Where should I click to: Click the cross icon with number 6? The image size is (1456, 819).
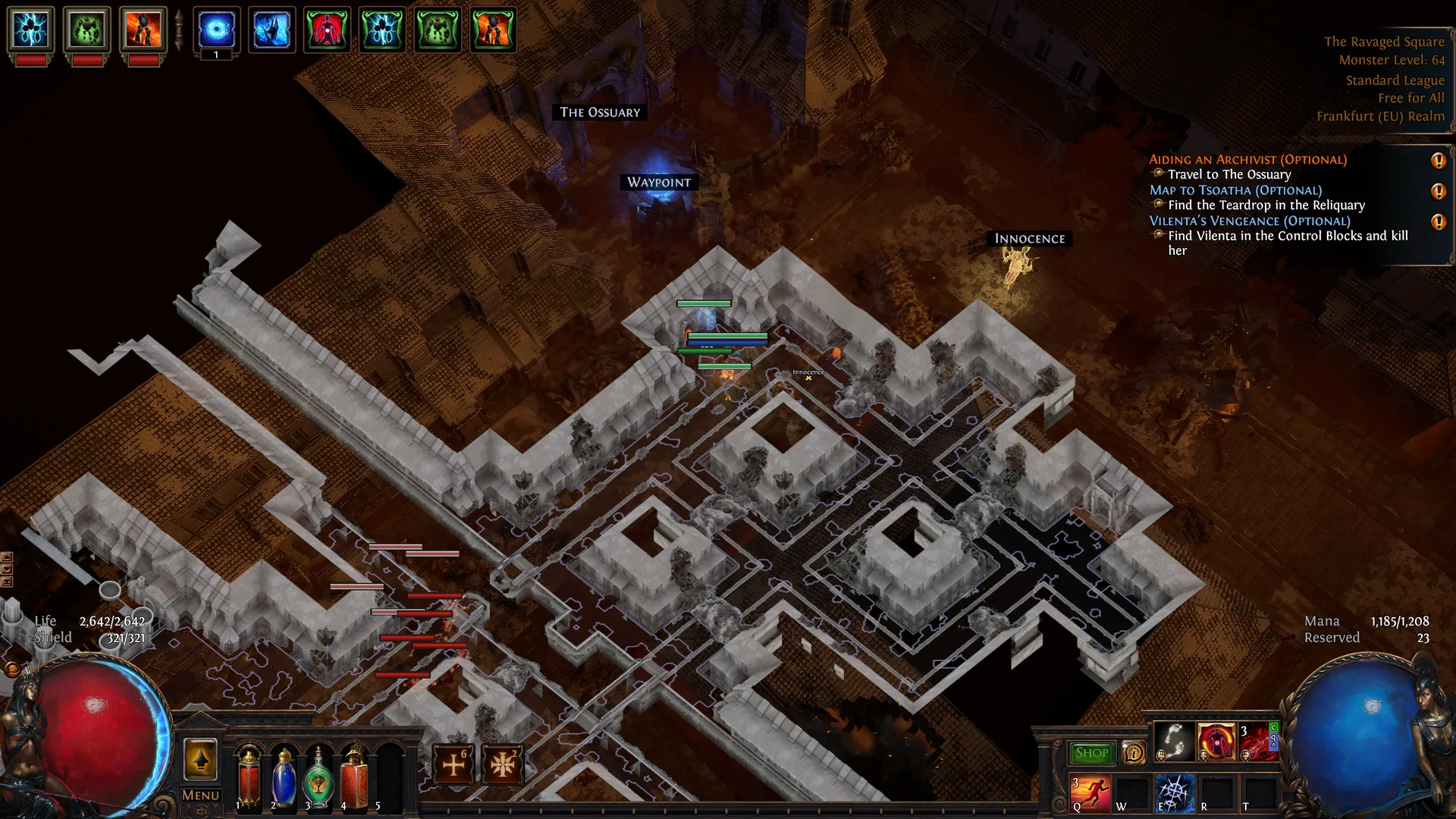pos(453,764)
